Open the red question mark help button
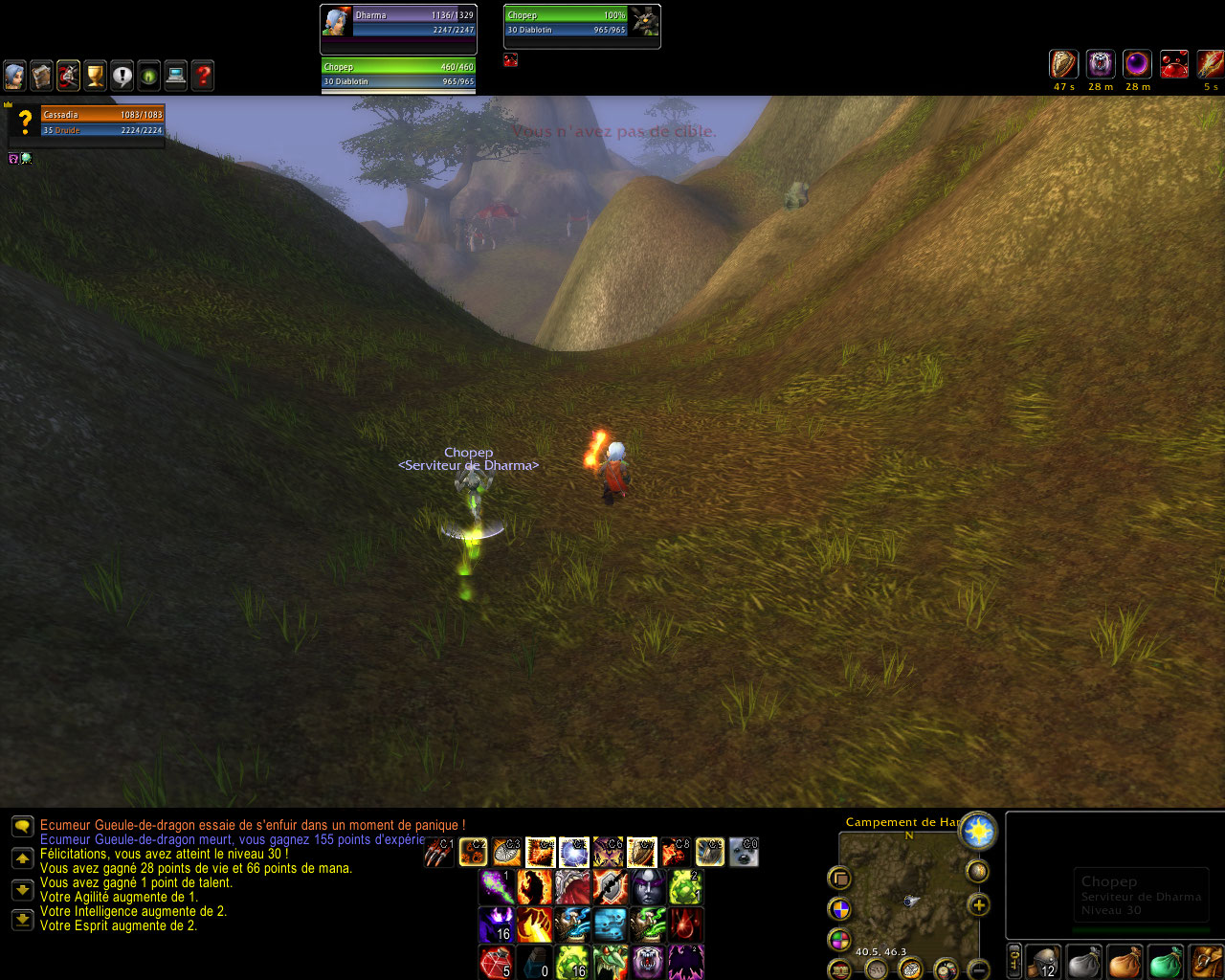 pos(202,76)
